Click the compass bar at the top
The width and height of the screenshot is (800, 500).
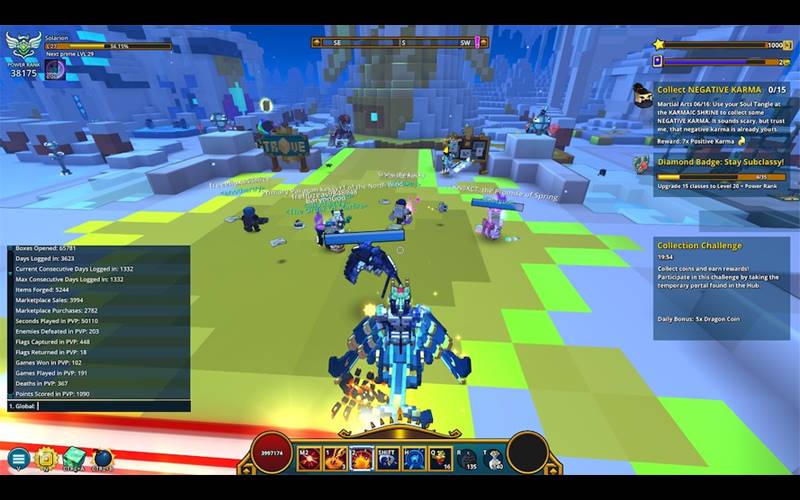pyautogui.click(x=398, y=43)
